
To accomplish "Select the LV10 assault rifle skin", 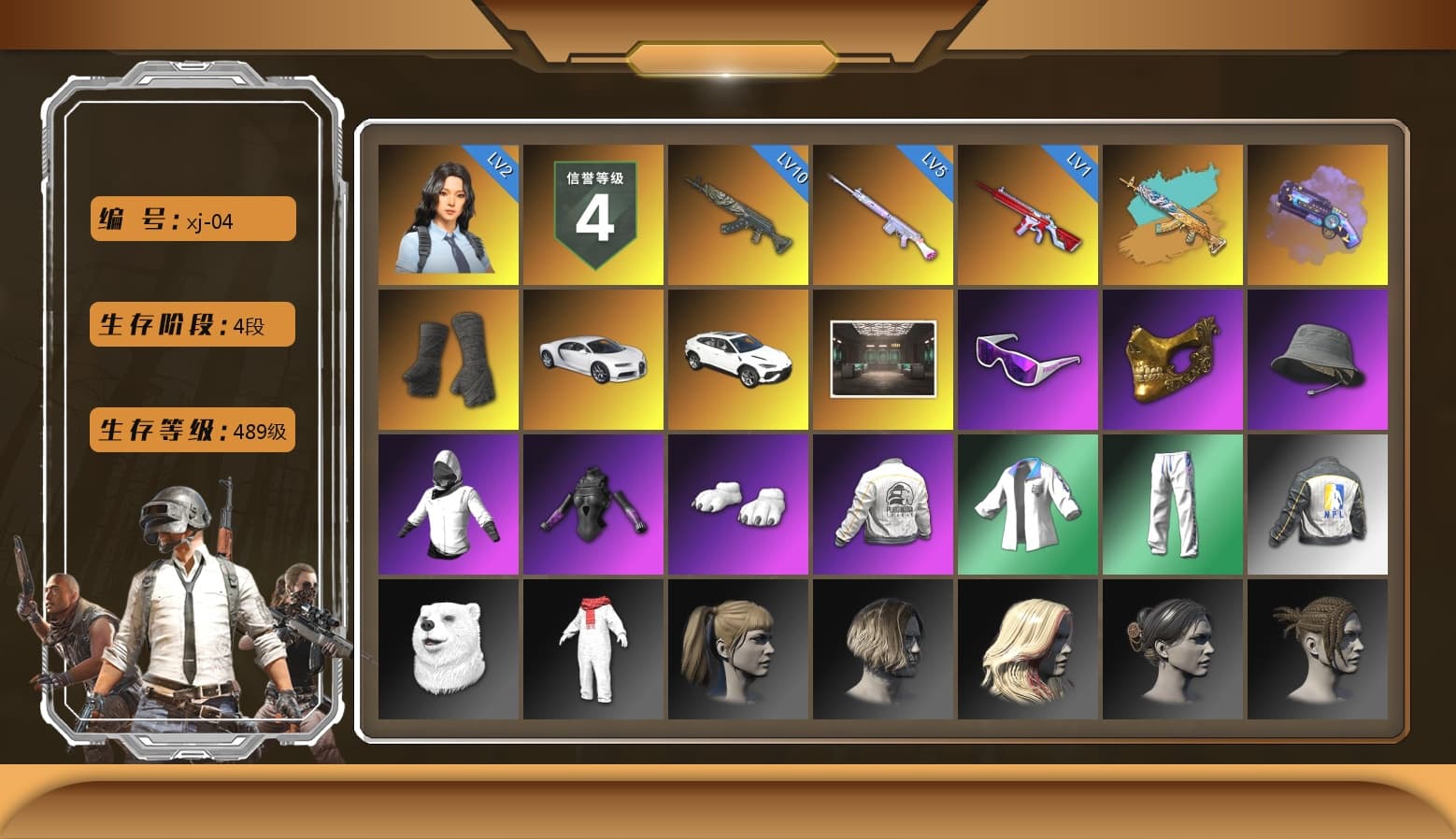I will pos(738,215).
